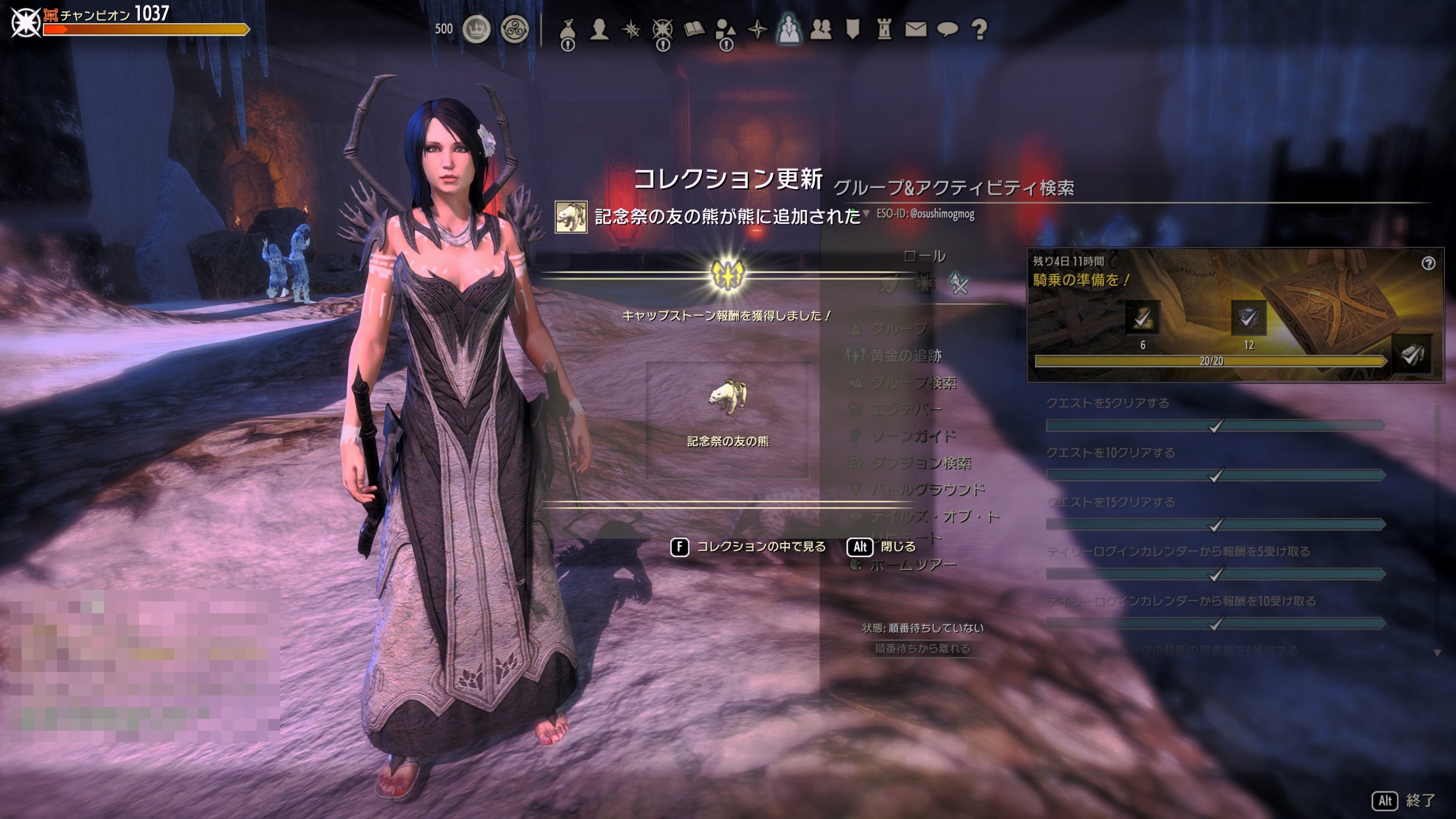The width and height of the screenshot is (1456, 819).
Task: Open the Collections shapes icon
Action: 725,30
